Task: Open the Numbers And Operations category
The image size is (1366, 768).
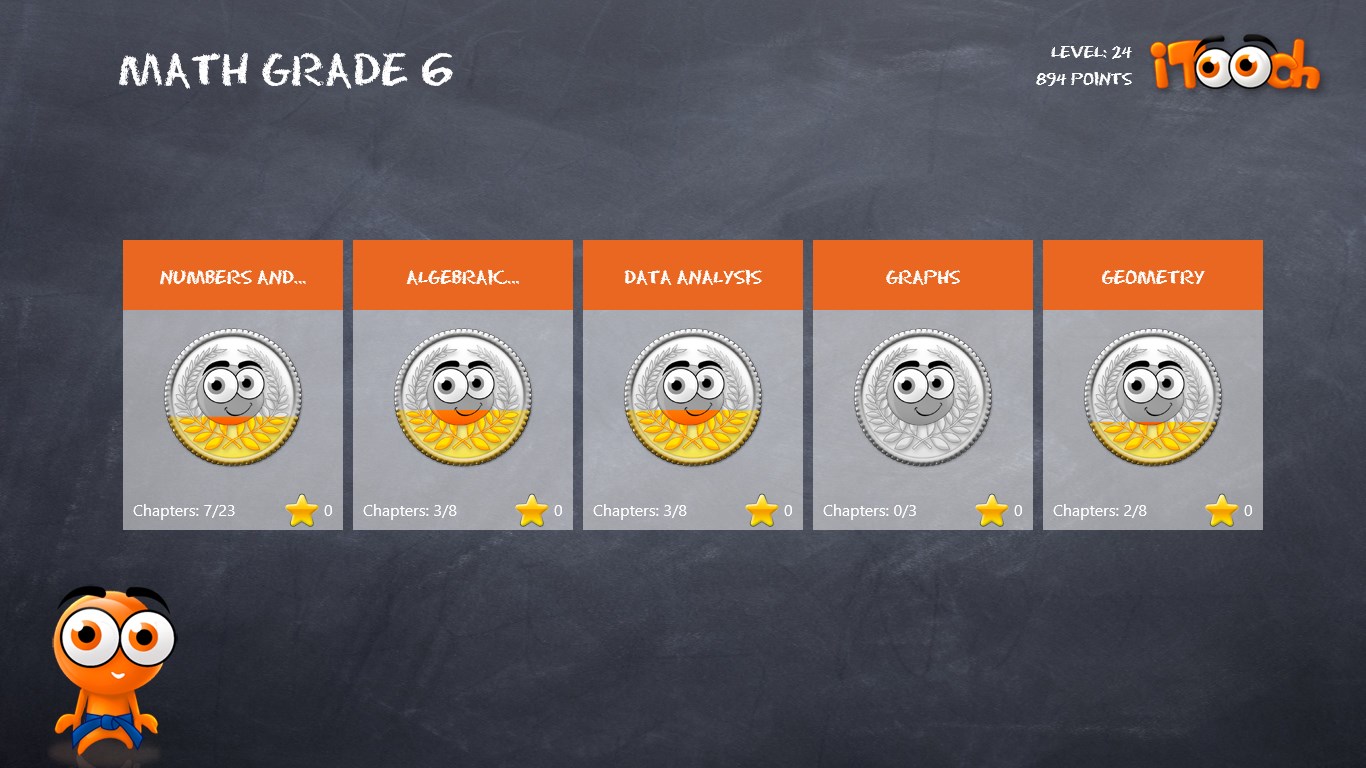Action: (232, 275)
